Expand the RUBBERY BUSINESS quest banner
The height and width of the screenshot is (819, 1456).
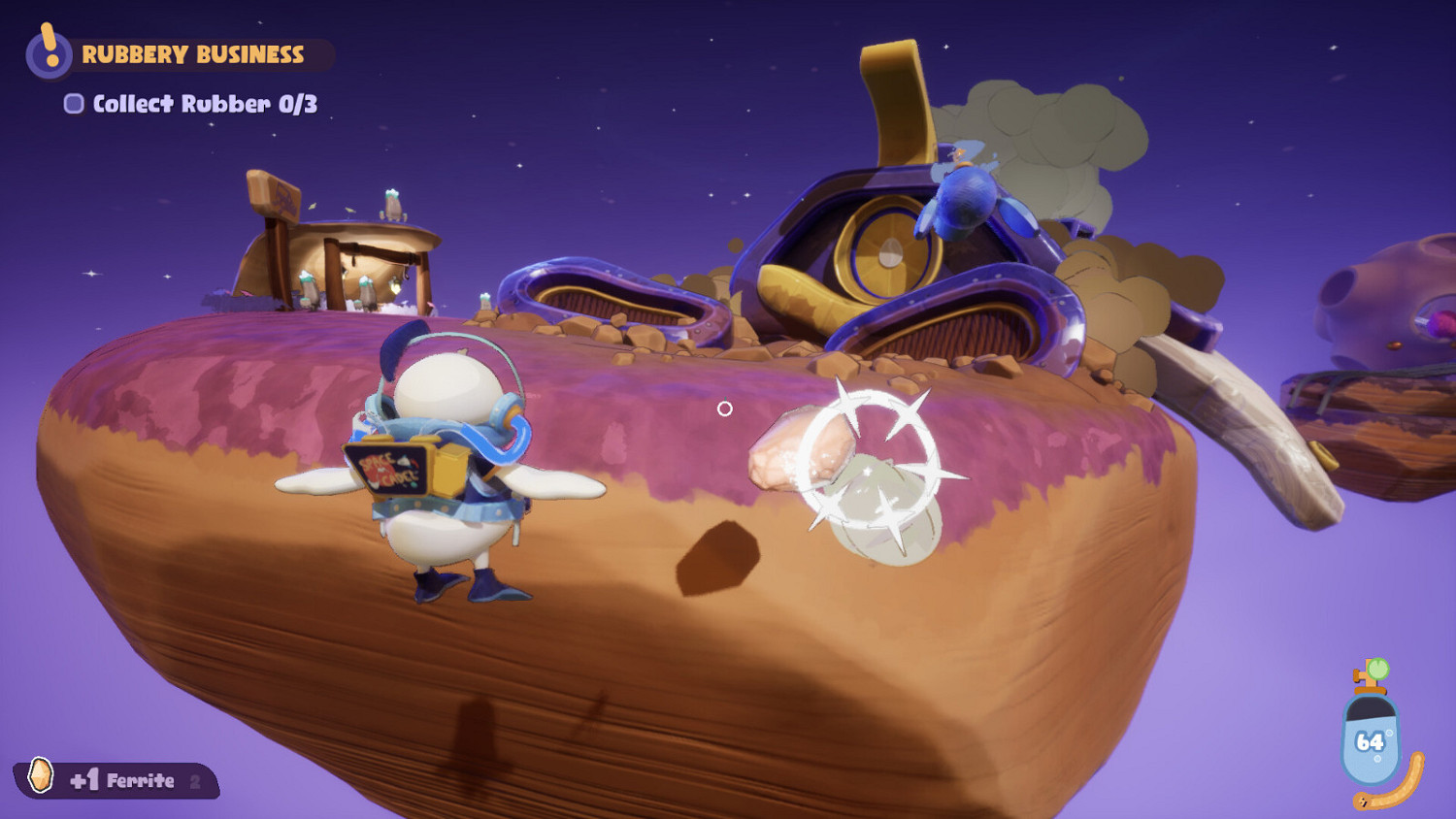[x=194, y=53]
